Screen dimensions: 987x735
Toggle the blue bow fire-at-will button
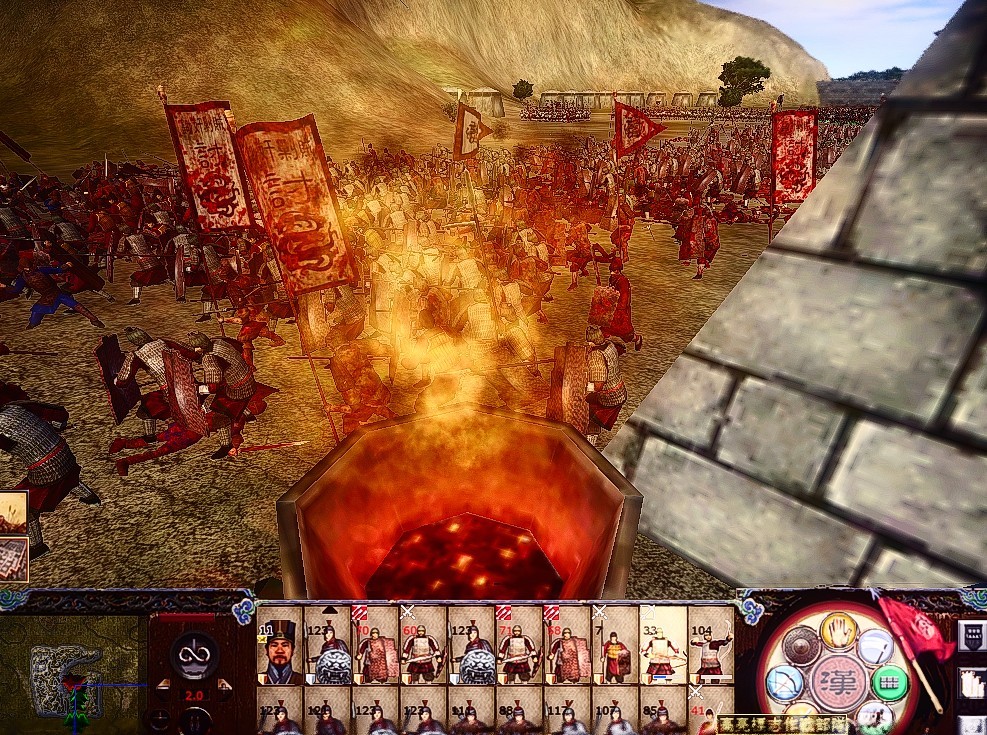point(784,684)
